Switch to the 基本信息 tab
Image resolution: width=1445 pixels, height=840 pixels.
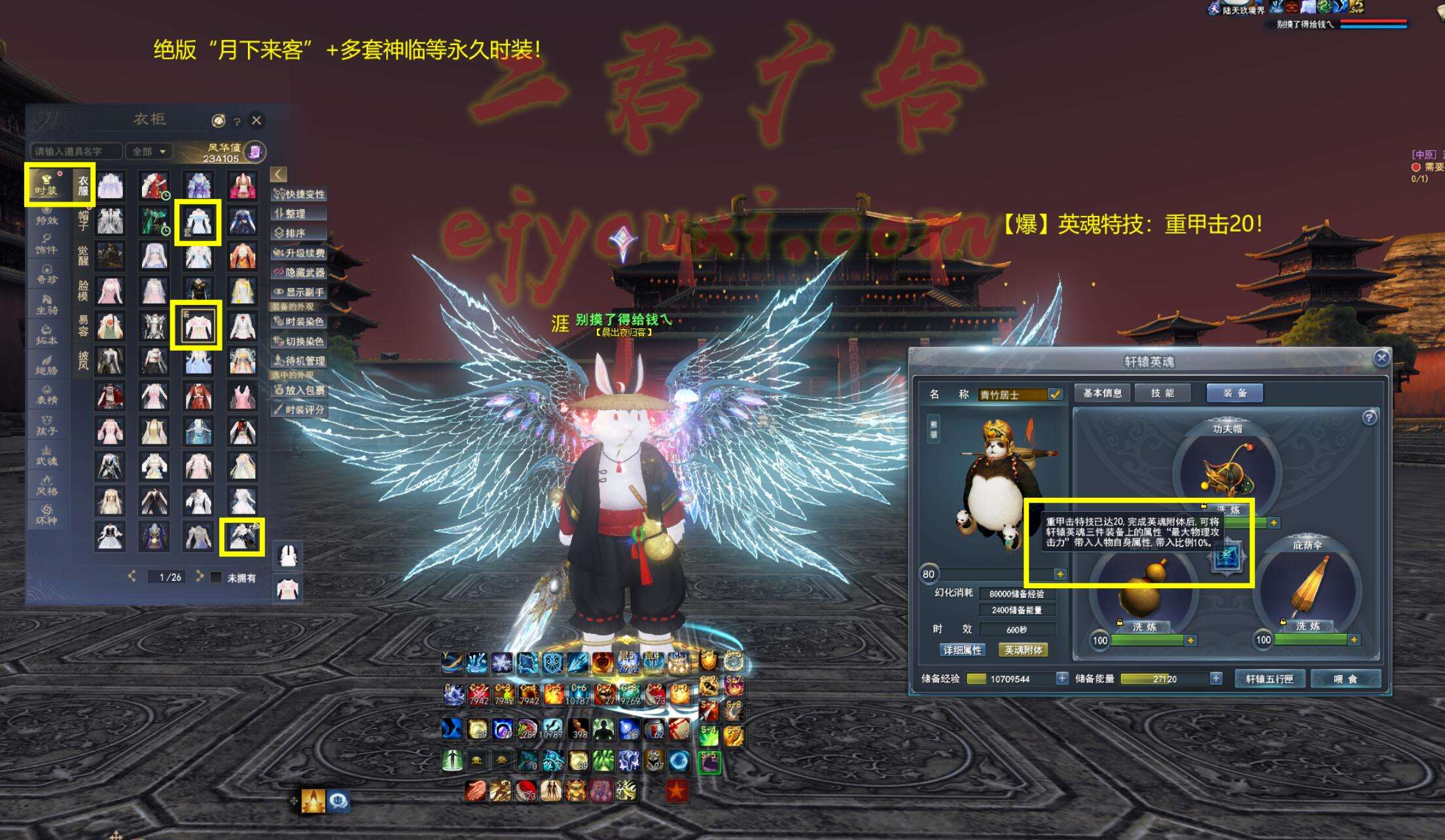click(1102, 393)
